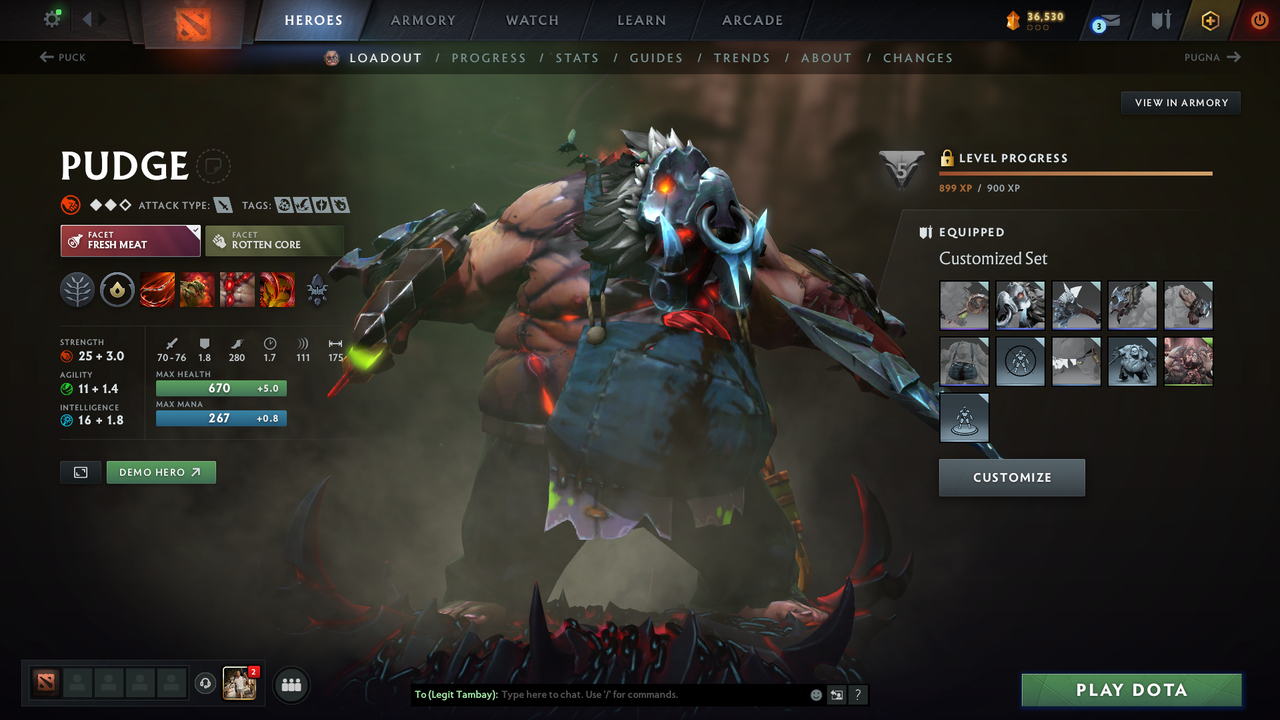The width and height of the screenshot is (1280, 720).
Task: Open the ARCADE menu
Action: [752, 20]
